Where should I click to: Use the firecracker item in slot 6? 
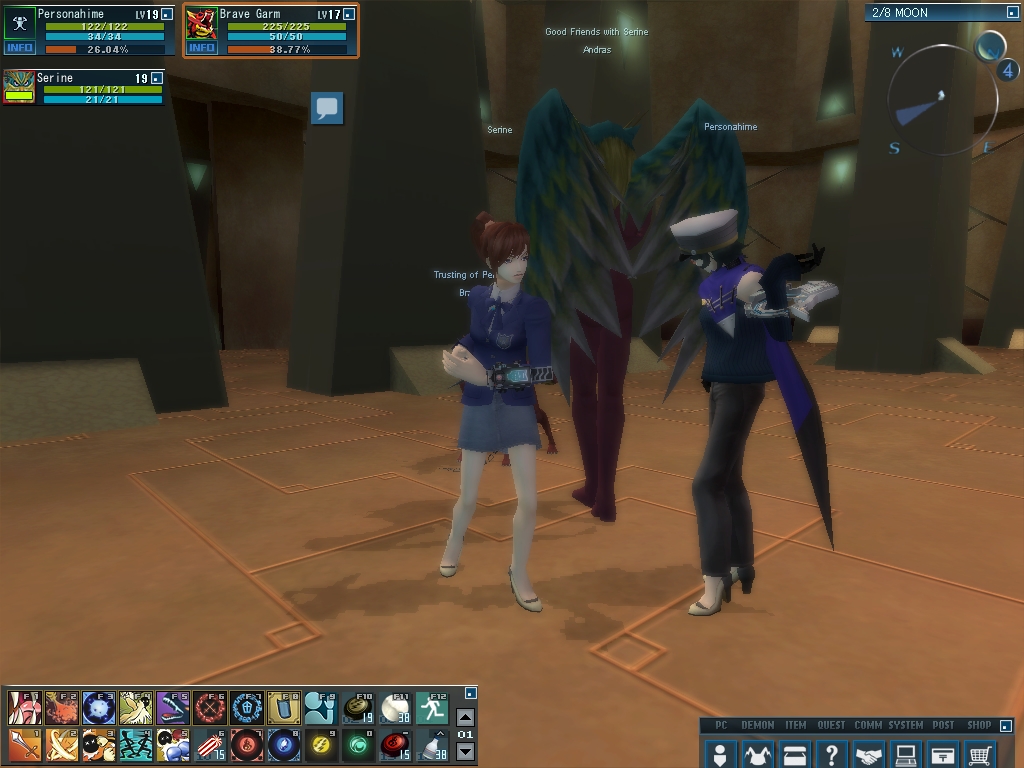[209, 745]
